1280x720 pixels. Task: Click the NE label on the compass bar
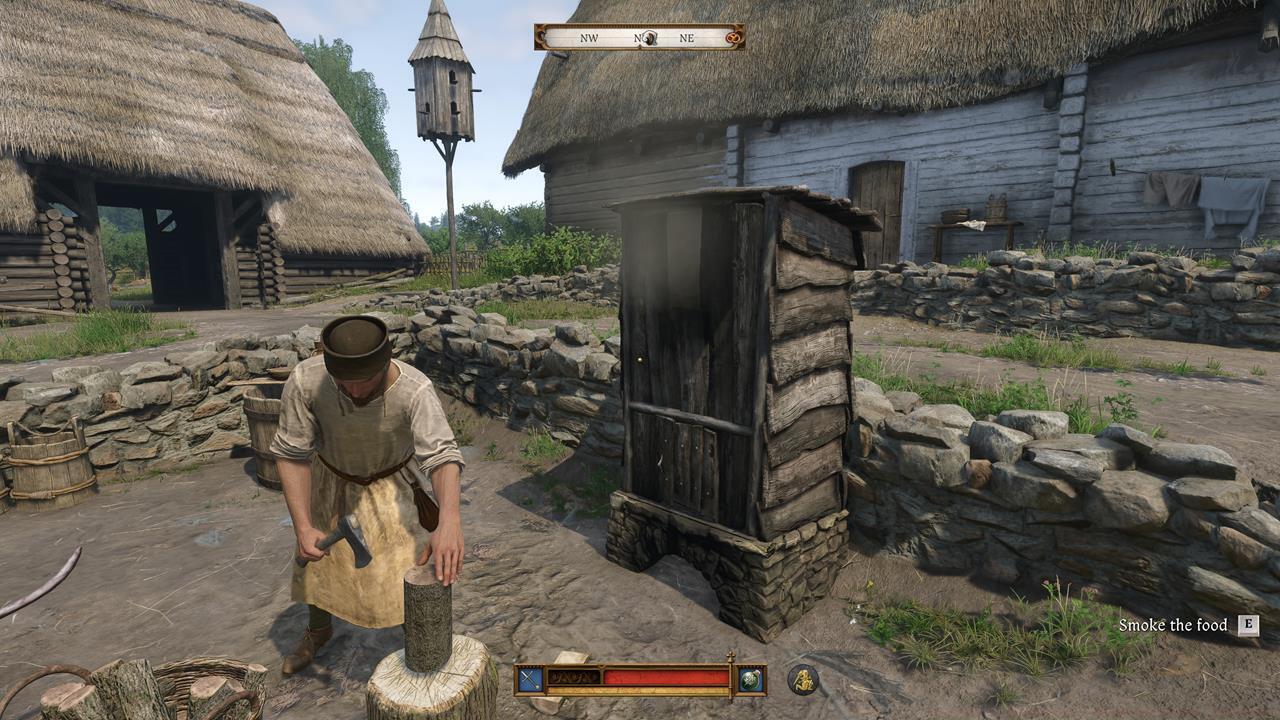686,38
